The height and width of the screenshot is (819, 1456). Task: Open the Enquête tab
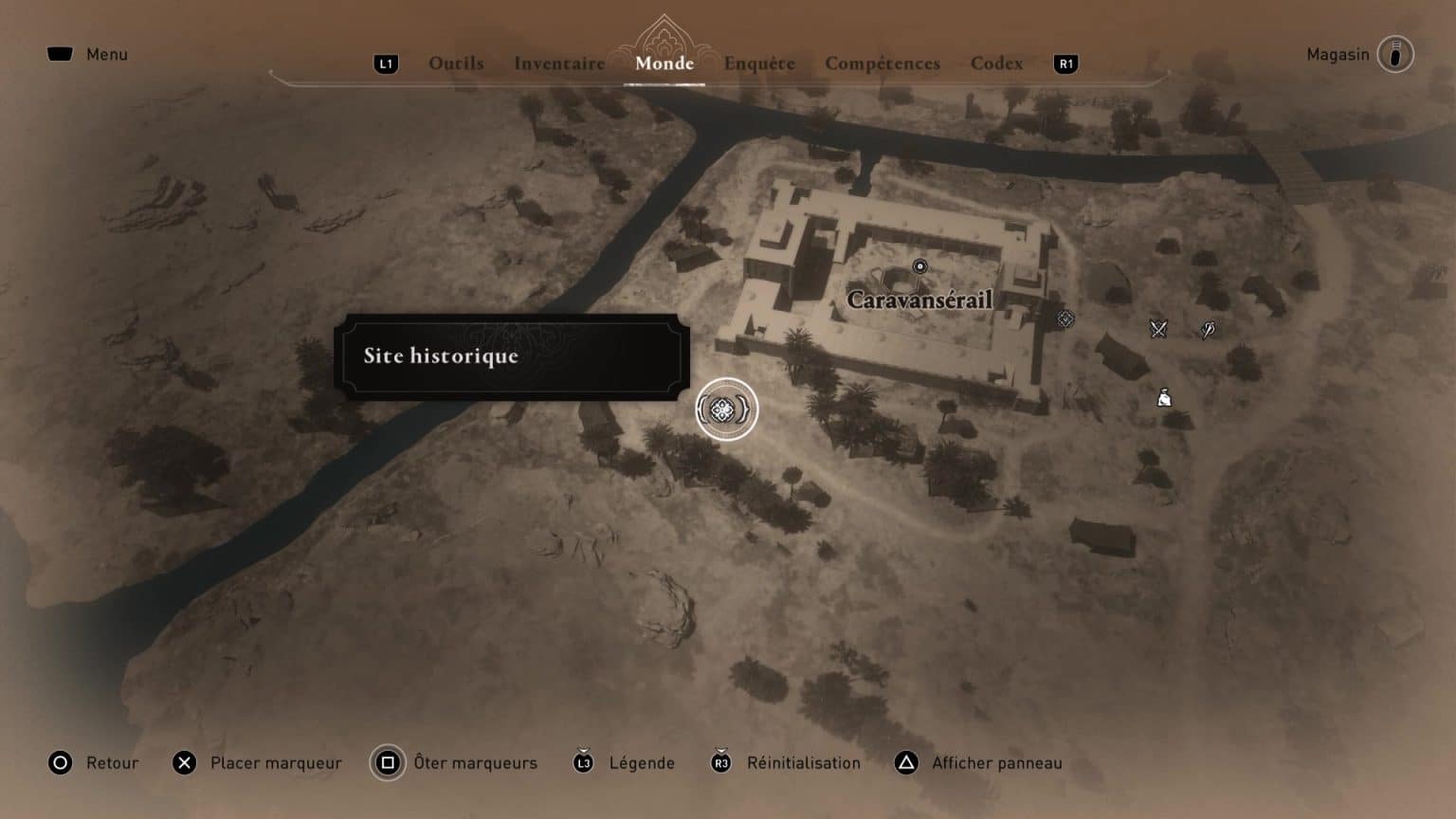pyautogui.click(x=760, y=64)
